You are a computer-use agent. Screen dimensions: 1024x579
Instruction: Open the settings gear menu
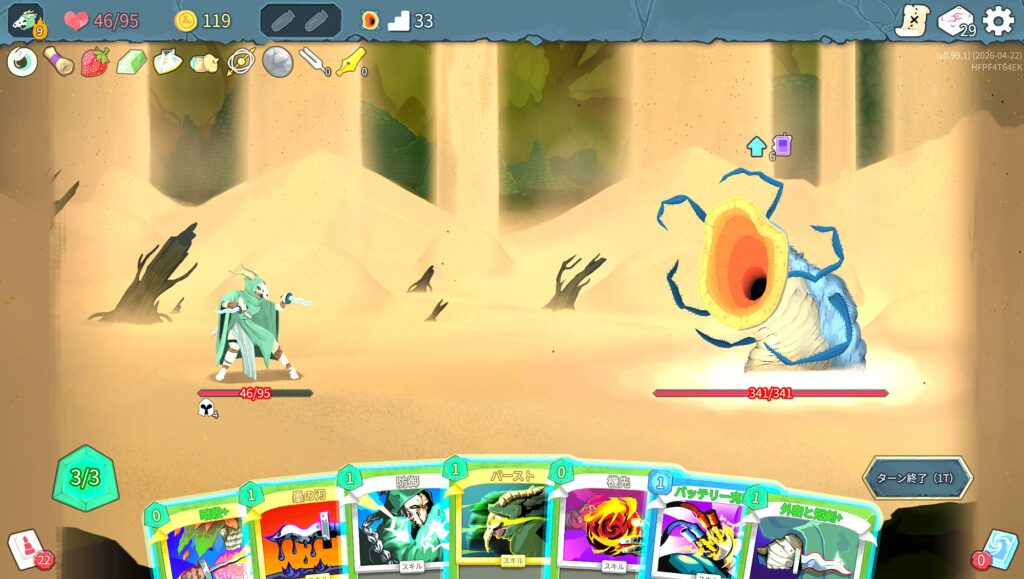click(997, 20)
